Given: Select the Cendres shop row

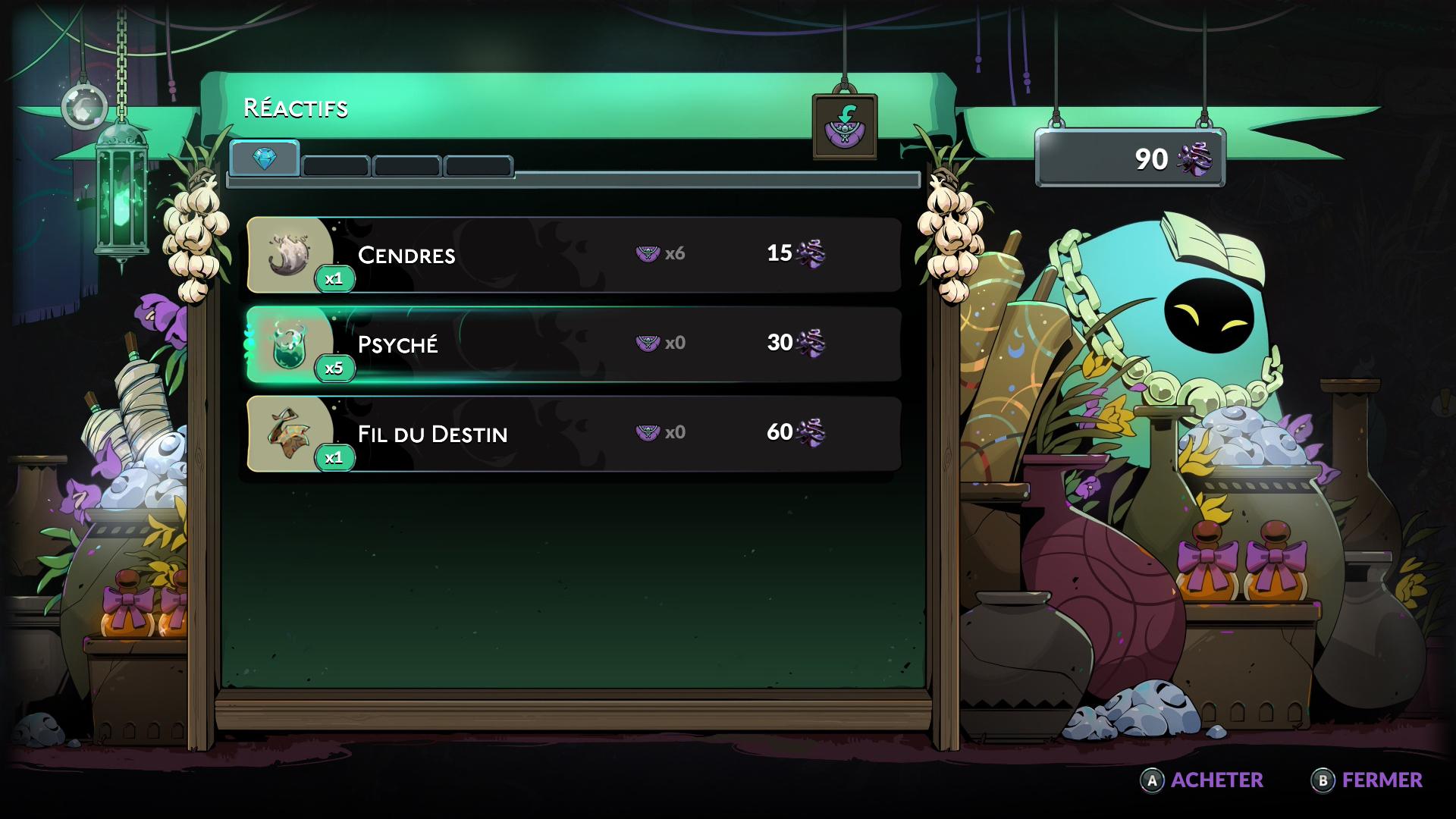Looking at the screenshot, I should click(574, 255).
